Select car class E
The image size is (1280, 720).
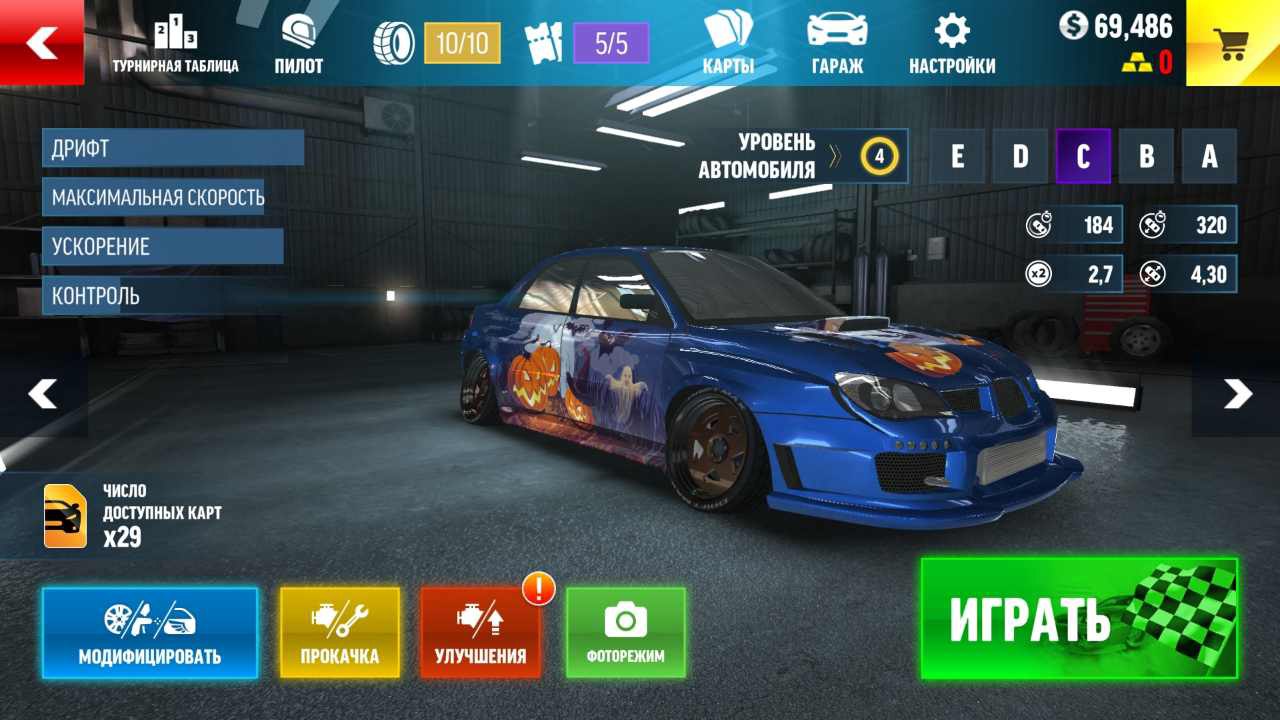[x=958, y=157]
